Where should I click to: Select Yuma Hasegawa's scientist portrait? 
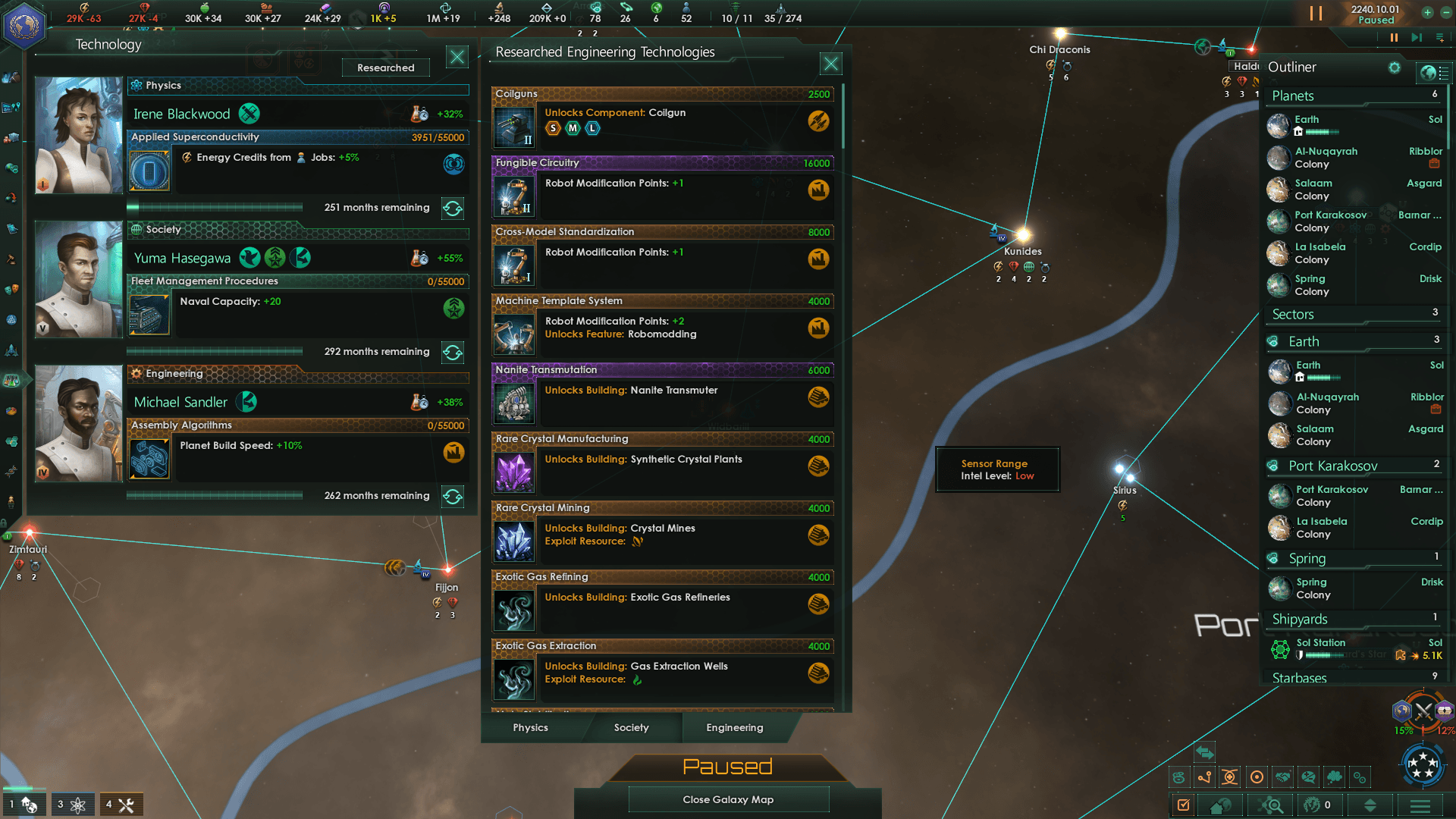[79, 279]
